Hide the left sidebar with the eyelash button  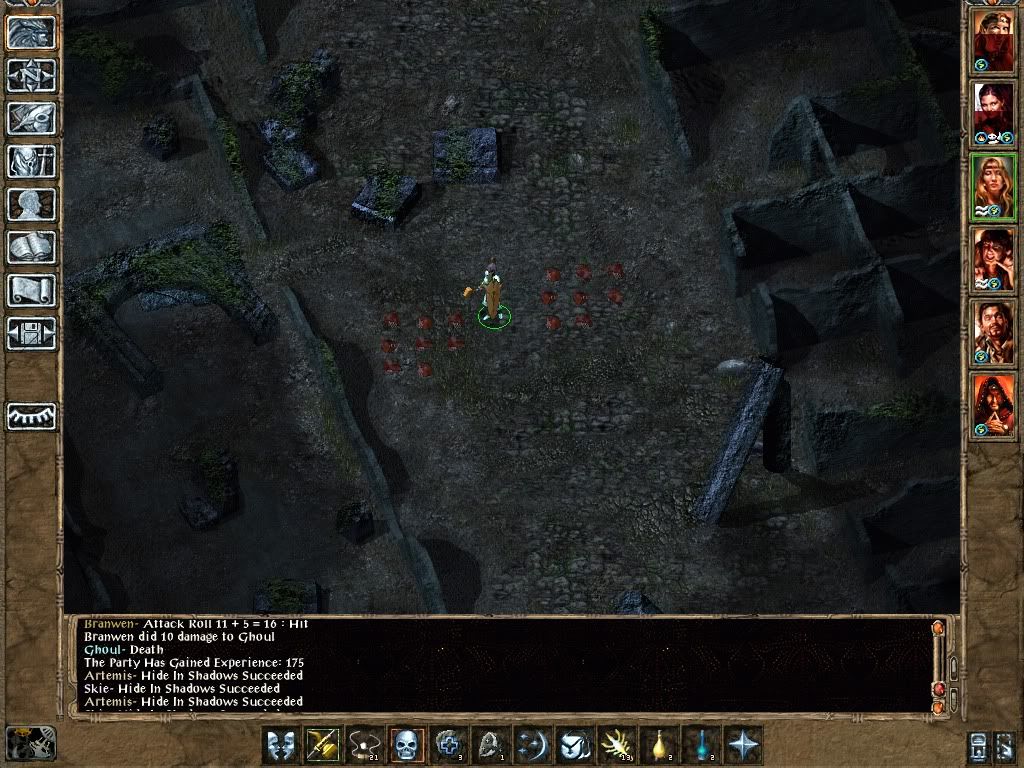pyautogui.click(x=31, y=415)
